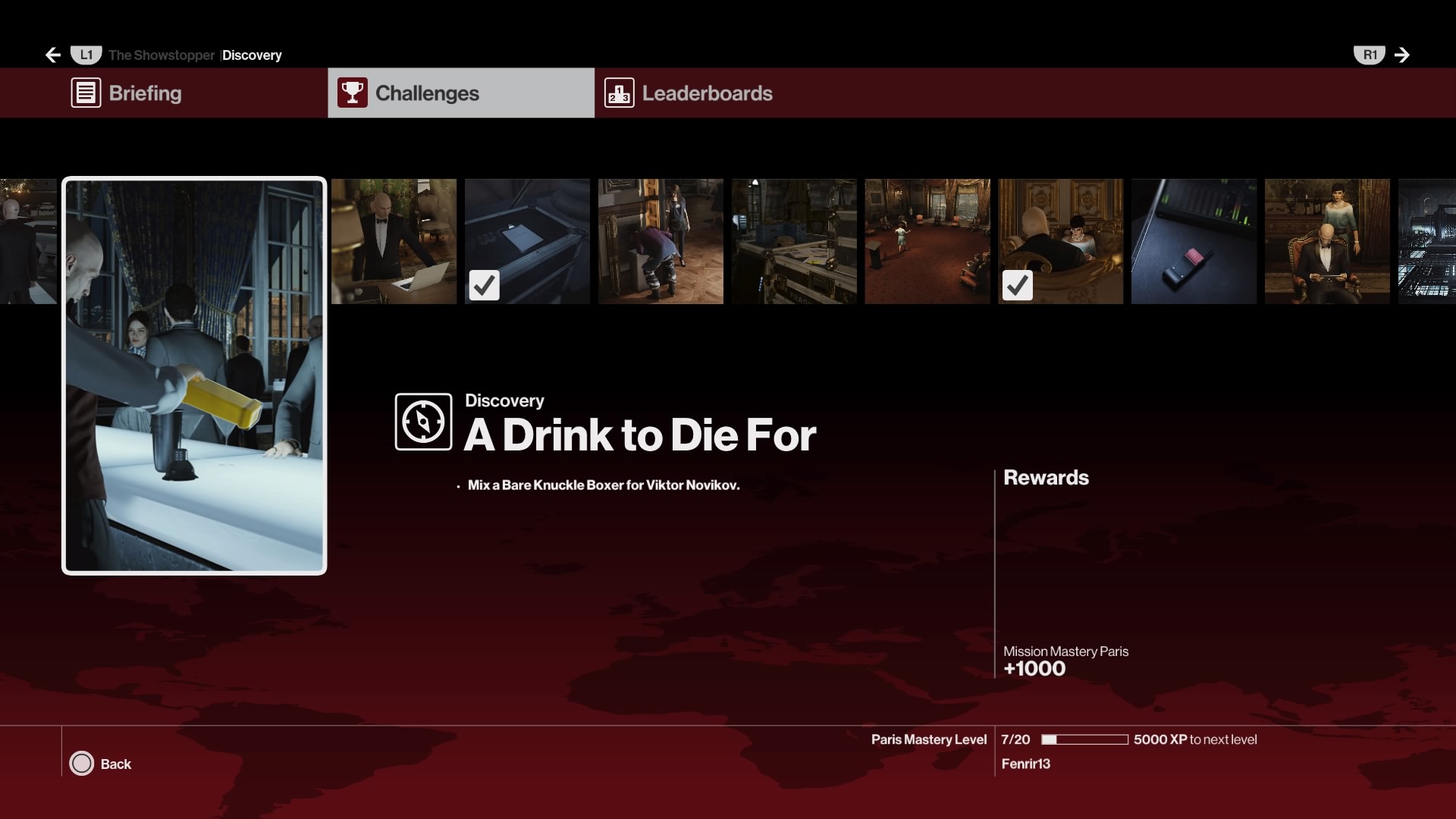Click the R1 navigation icon
This screenshot has width=1456, height=819.
1370,54
